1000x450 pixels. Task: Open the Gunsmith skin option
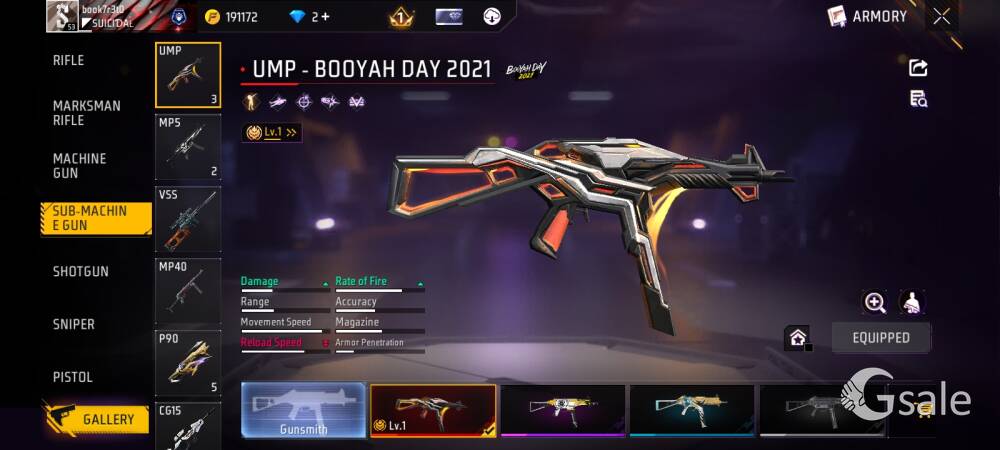pos(303,410)
